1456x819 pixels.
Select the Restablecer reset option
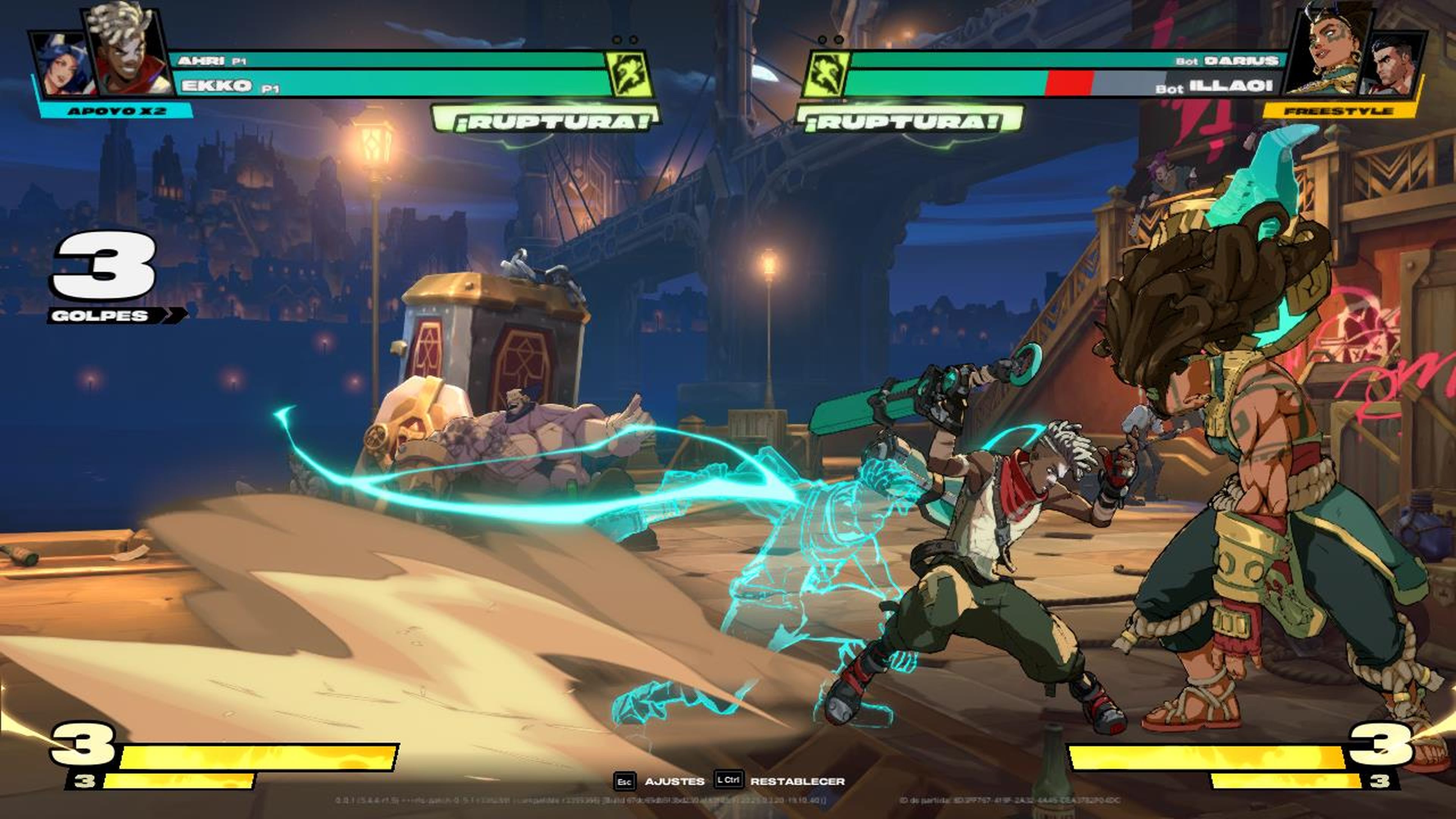coord(797,781)
